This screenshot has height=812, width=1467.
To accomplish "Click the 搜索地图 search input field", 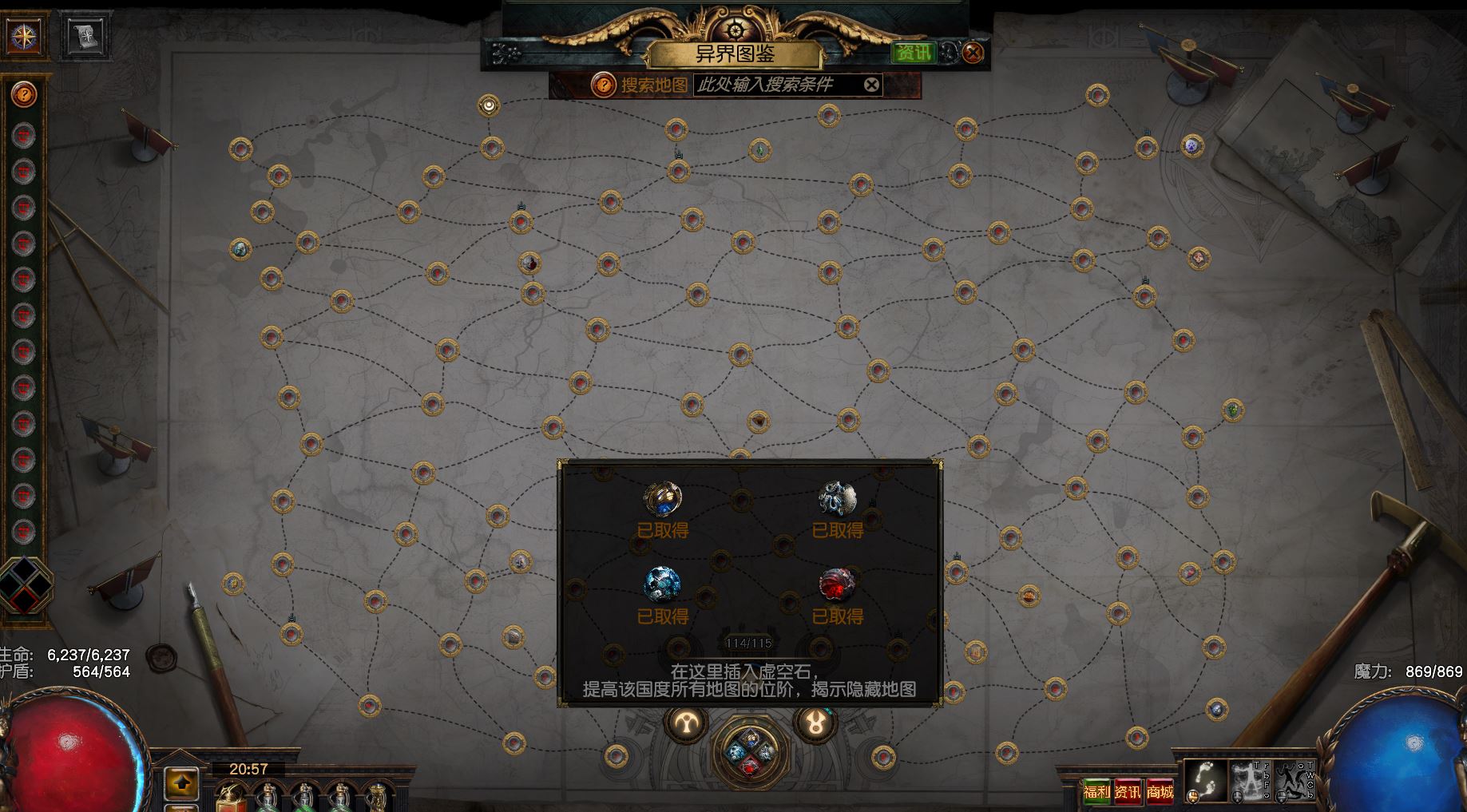I will [x=775, y=85].
